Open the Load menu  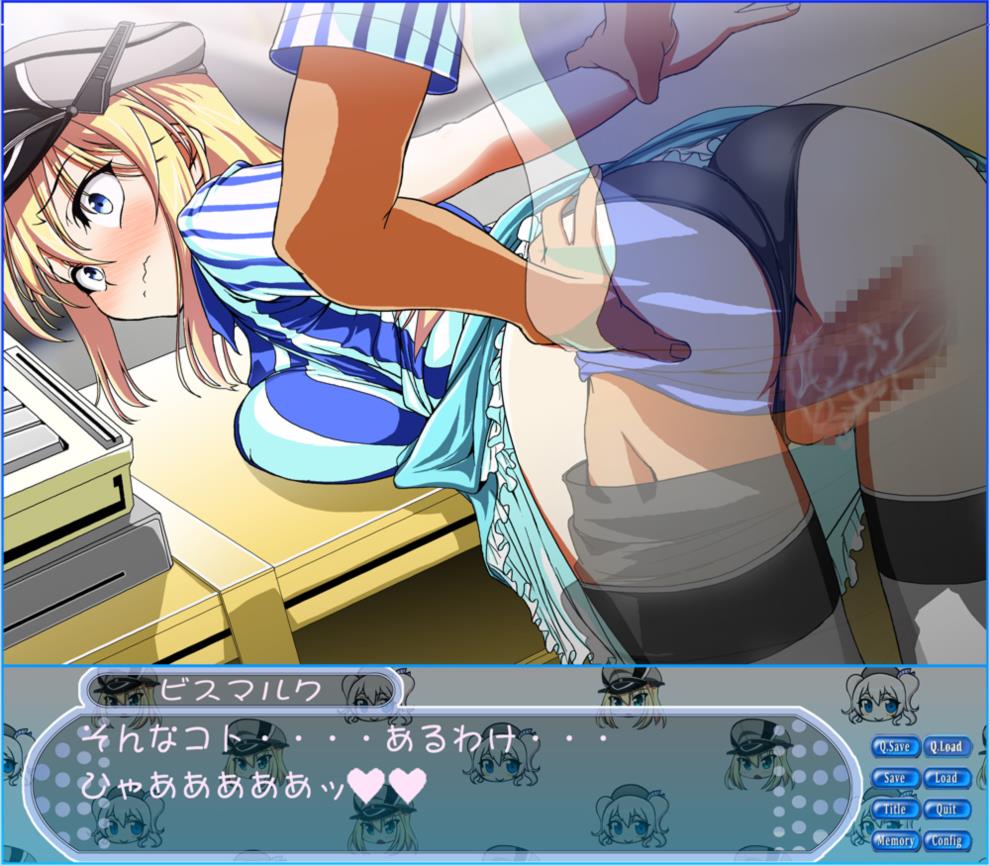point(945,778)
